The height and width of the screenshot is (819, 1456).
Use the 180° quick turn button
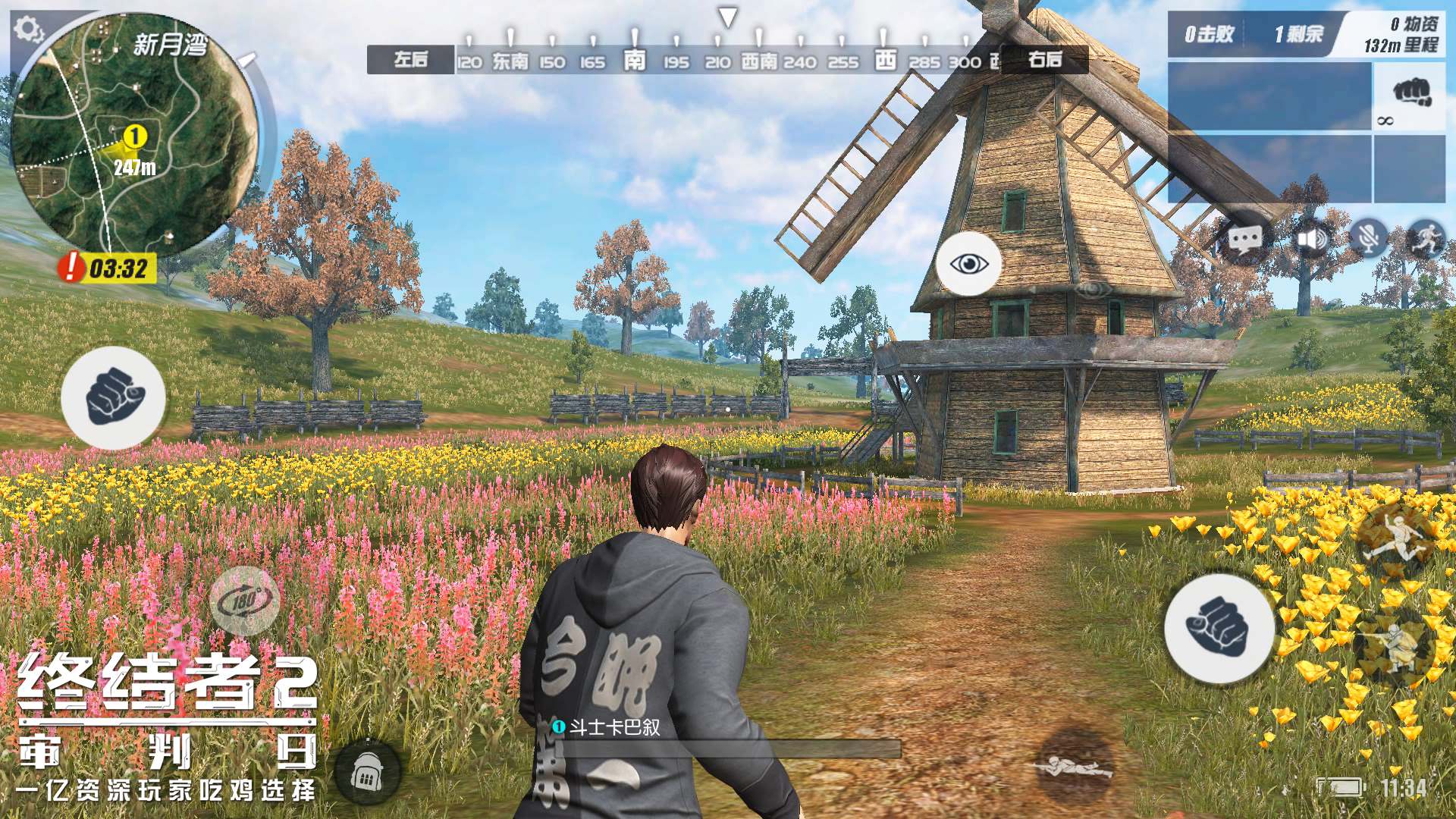(245, 601)
